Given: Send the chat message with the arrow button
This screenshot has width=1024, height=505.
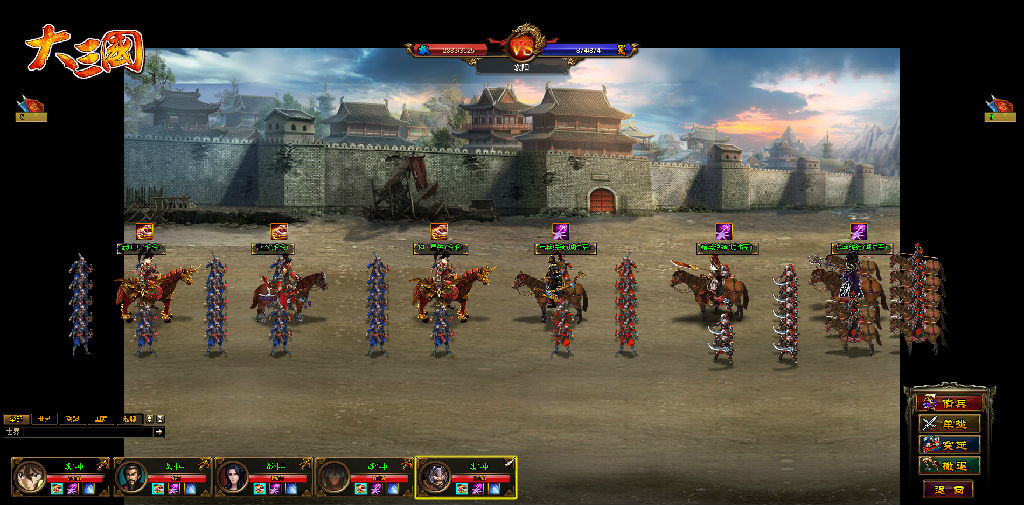Looking at the screenshot, I should [x=158, y=432].
